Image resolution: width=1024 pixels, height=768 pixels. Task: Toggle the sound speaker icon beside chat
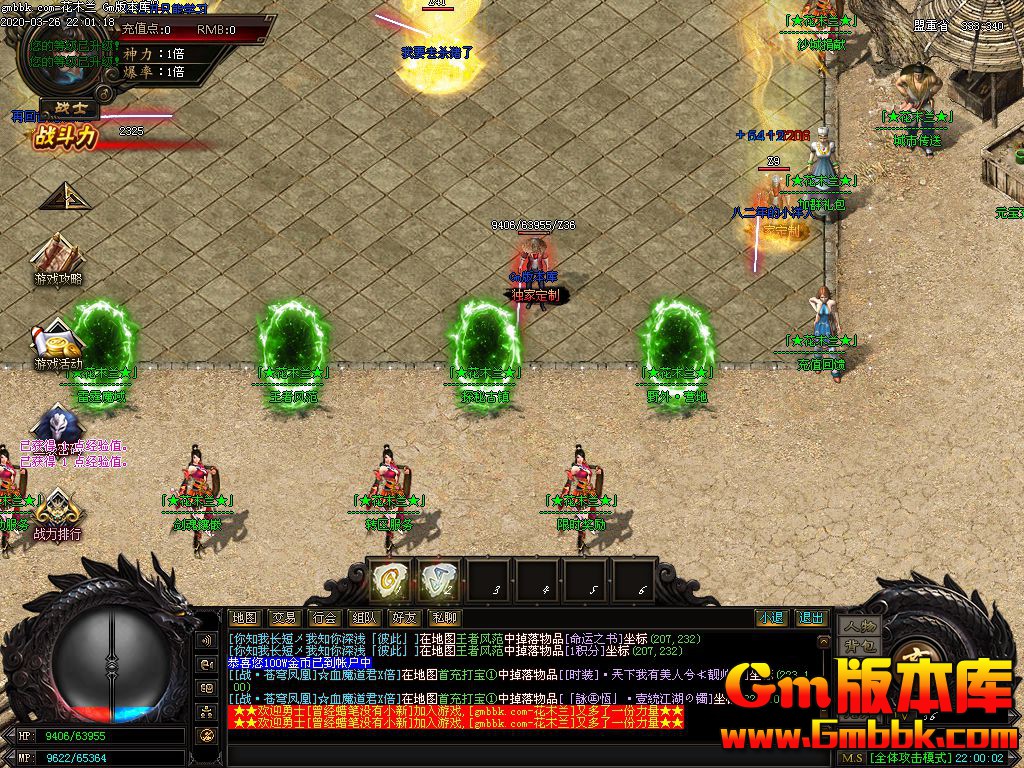208,640
